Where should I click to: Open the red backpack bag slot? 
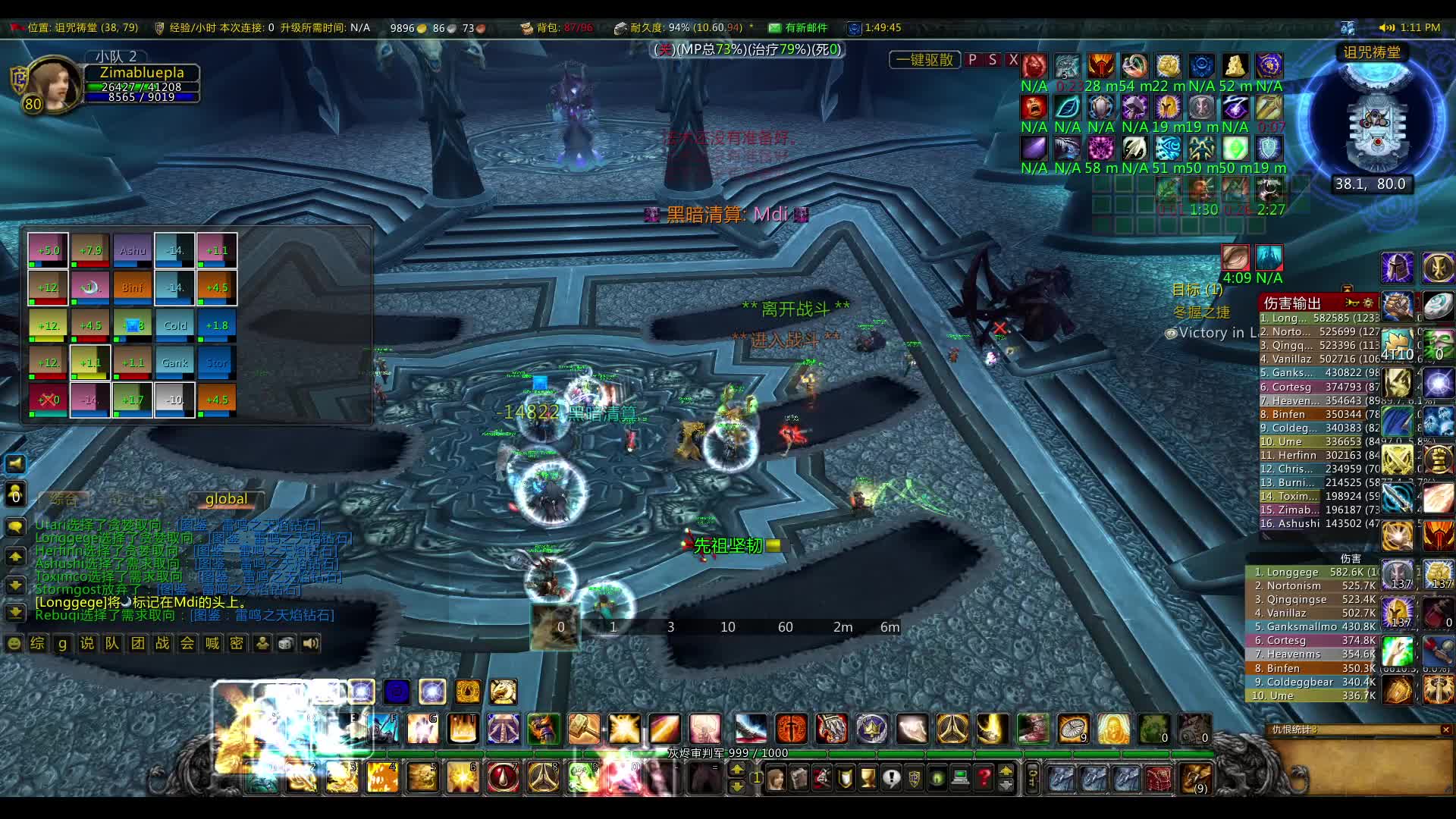(x=1158, y=778)
